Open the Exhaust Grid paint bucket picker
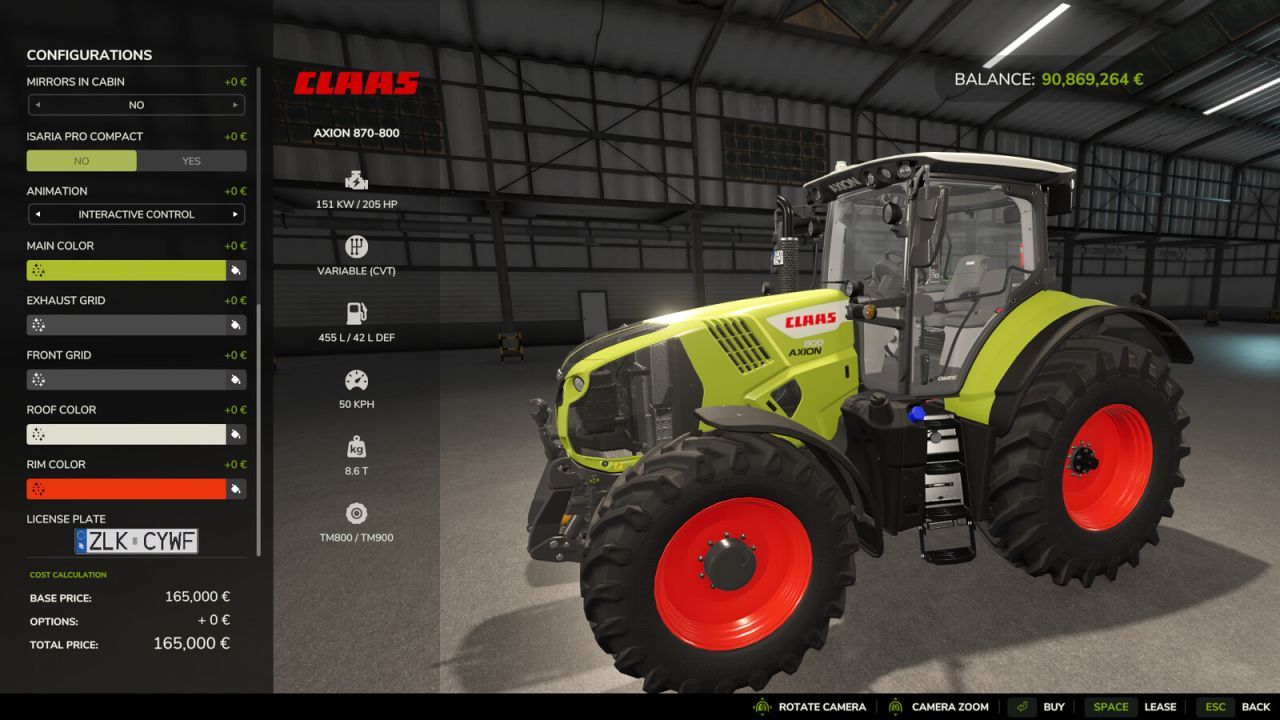The image size is (1280, 720). pos(235,324)
